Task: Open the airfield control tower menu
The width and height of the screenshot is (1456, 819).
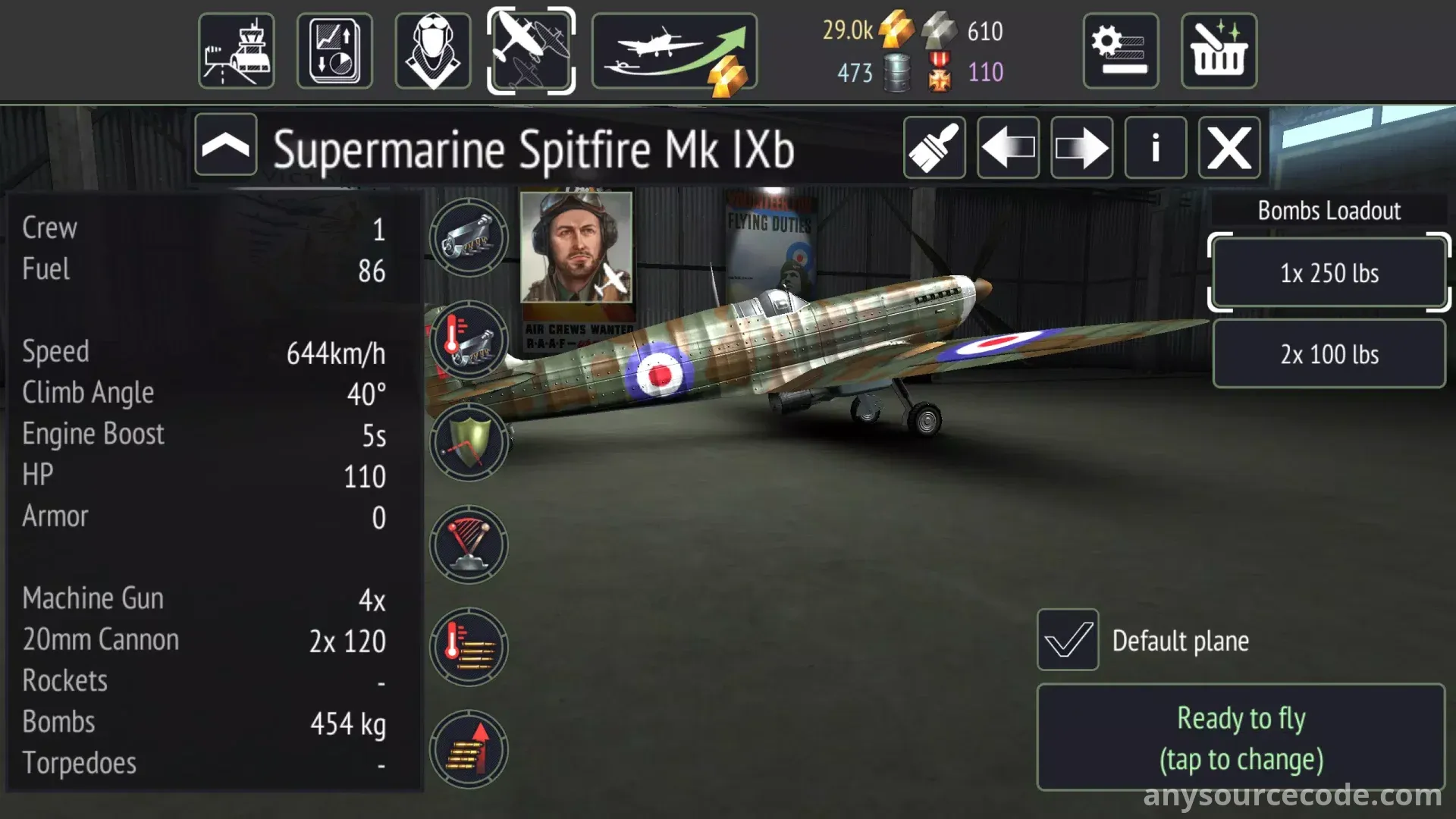Action: (237, 51)
